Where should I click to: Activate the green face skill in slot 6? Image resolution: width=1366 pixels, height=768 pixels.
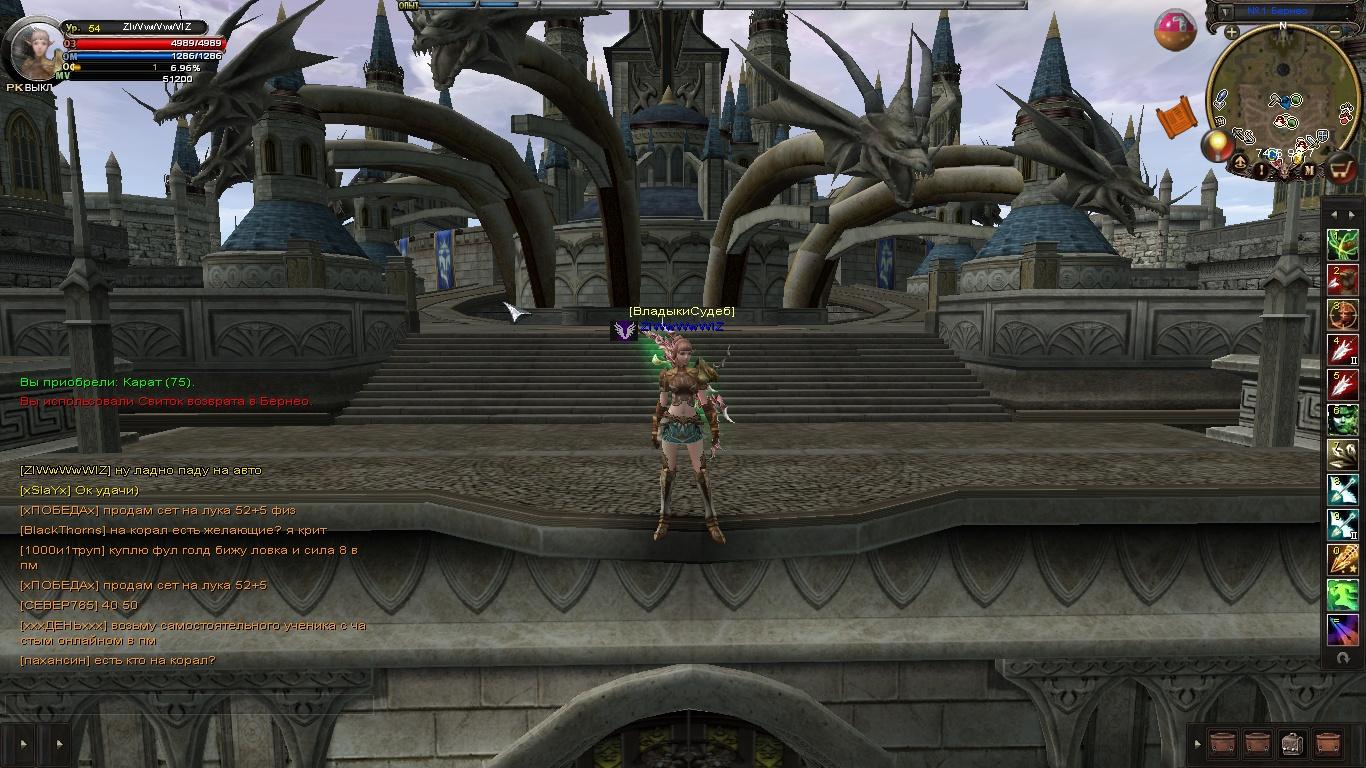point(1342,419)
